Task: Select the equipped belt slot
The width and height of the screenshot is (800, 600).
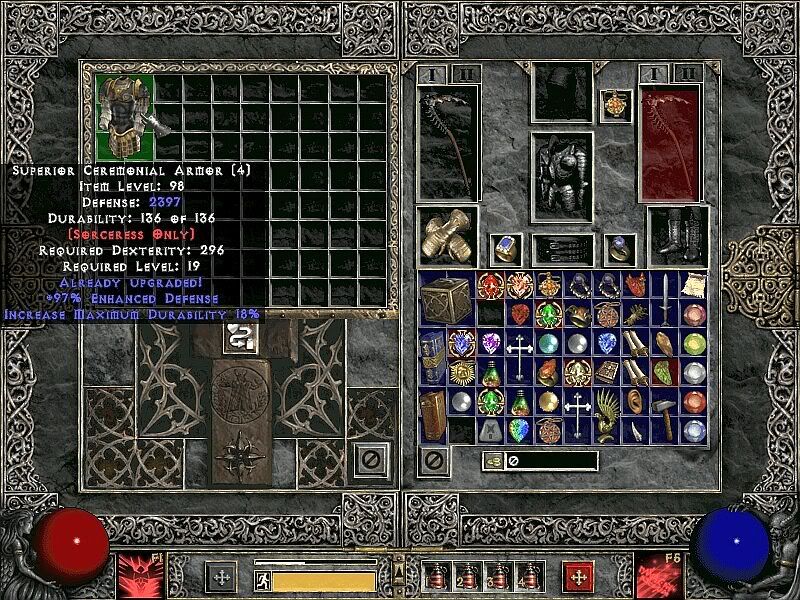Action: [561, 247]
